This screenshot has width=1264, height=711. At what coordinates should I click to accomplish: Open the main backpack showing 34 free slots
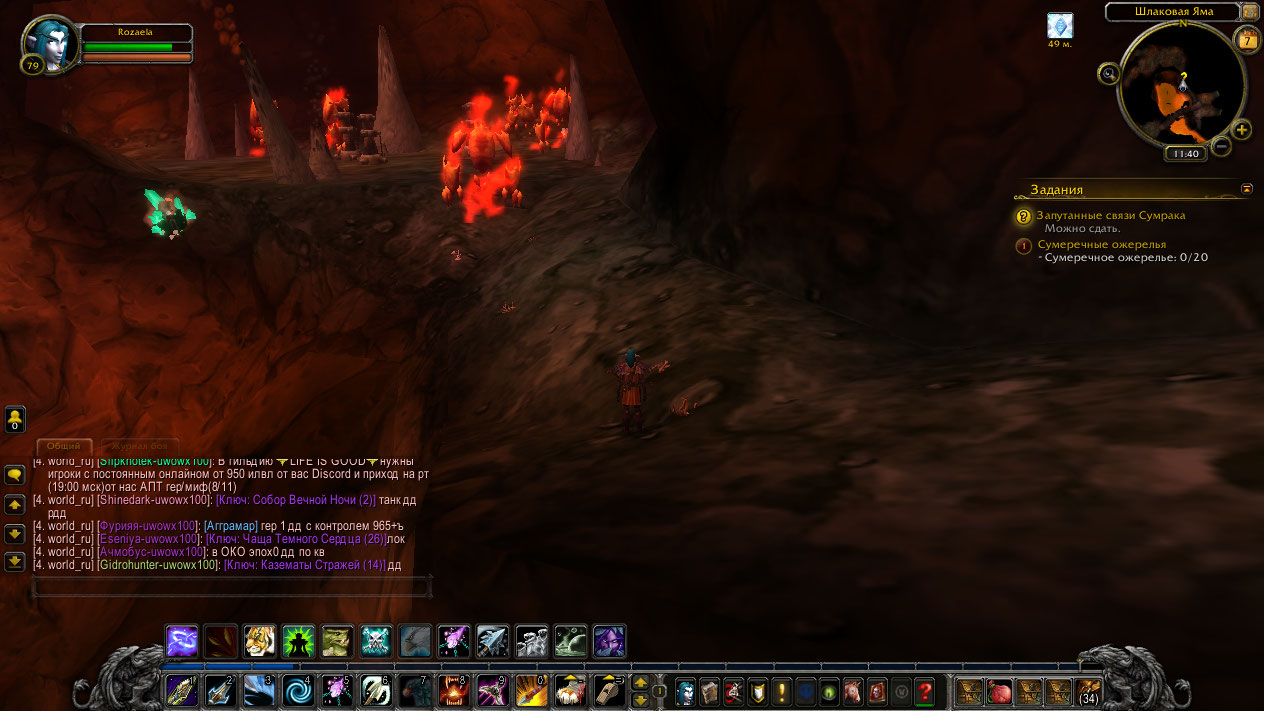point(1087,691)
